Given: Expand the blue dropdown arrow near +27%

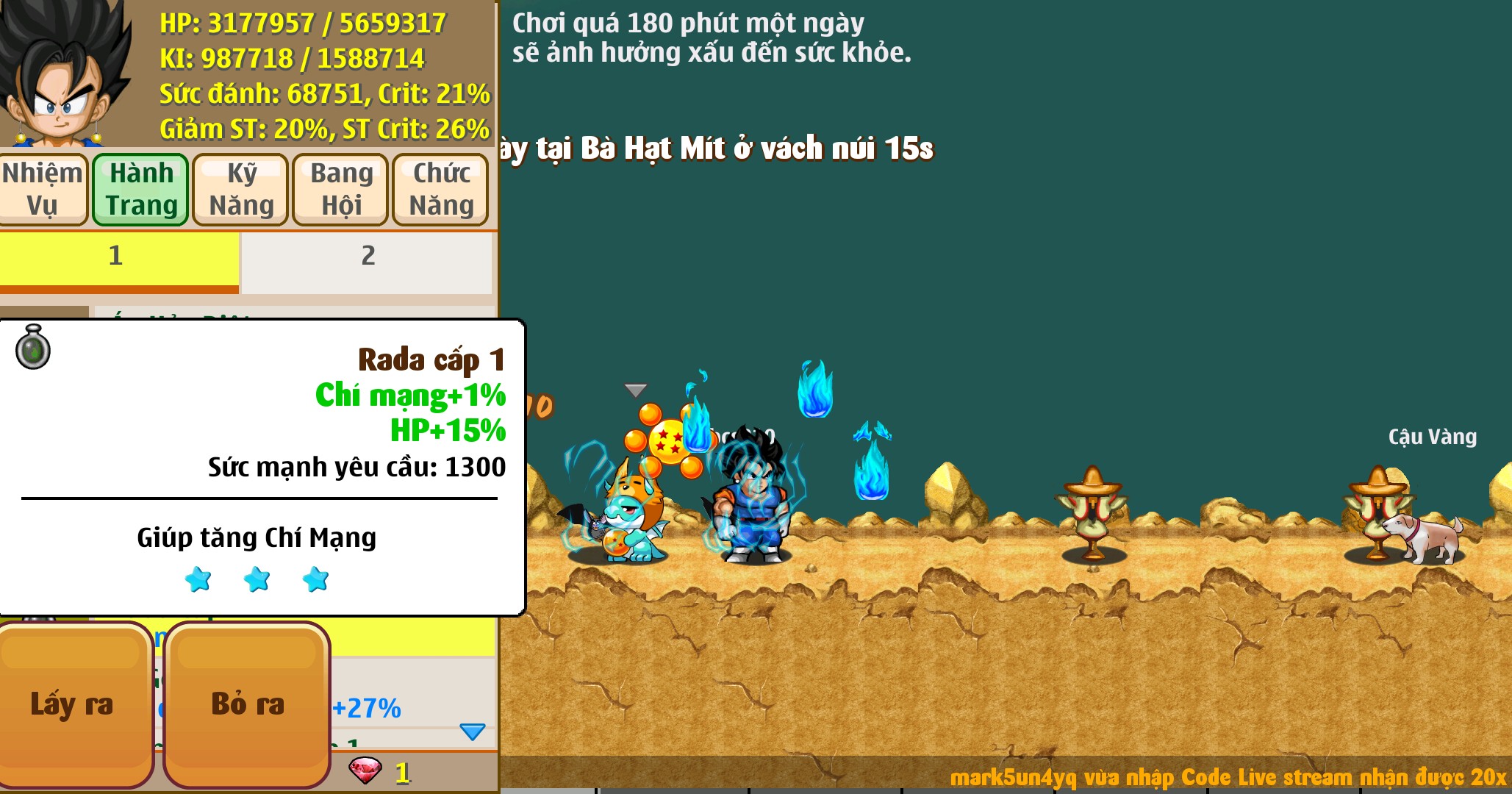Looking at the screenshot, I should (471, 732).
